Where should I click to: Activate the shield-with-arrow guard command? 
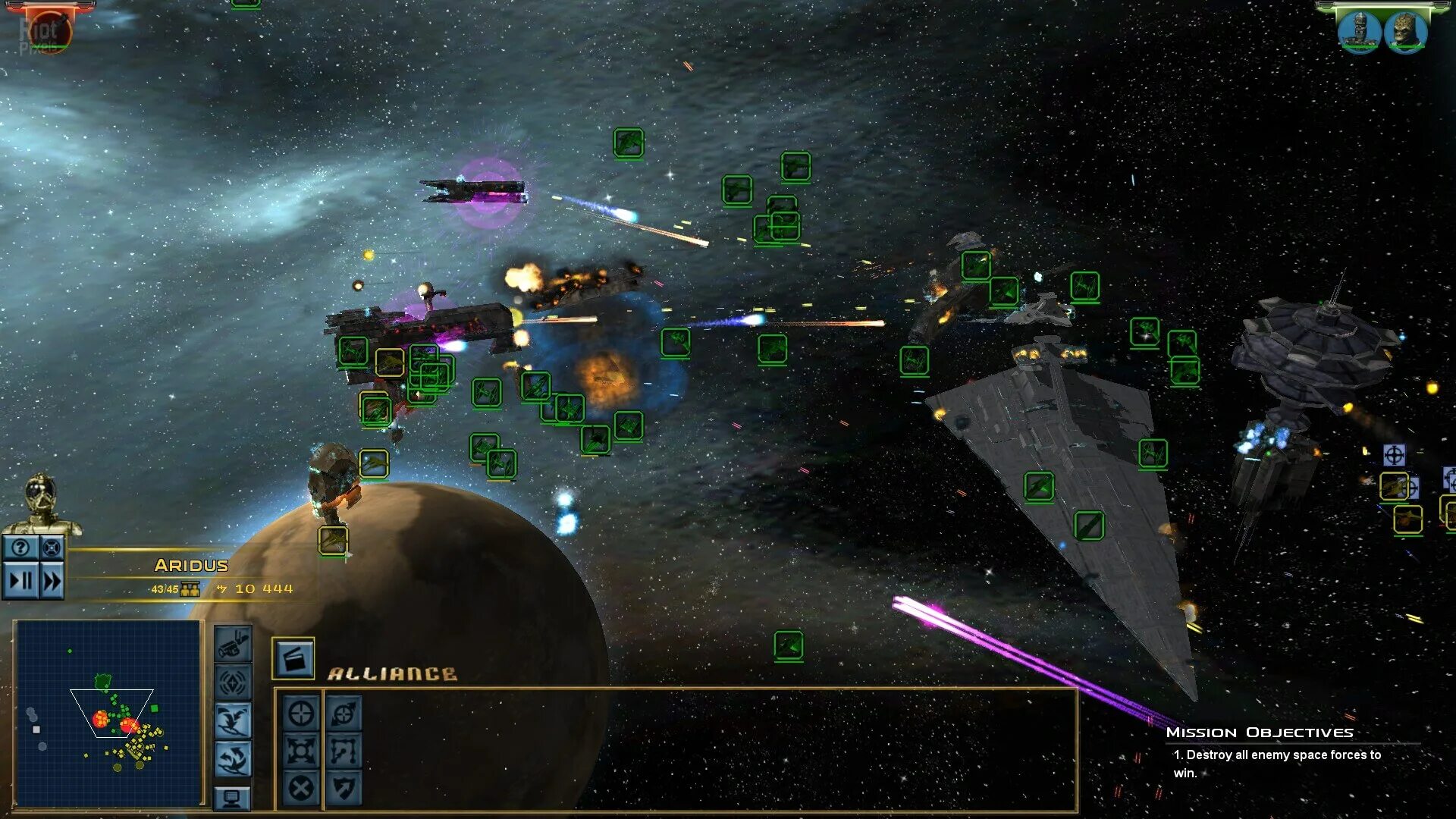[344, 788]
